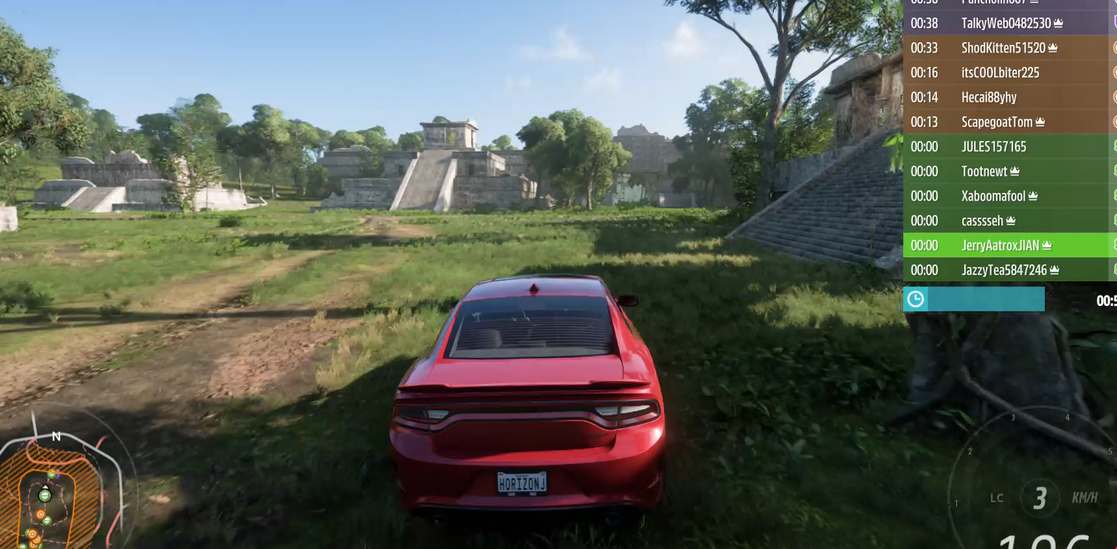Select the Hecai88yhy leaderboard entry
Viewport: 1117px width, 549px height.
[x=989, y=97]
